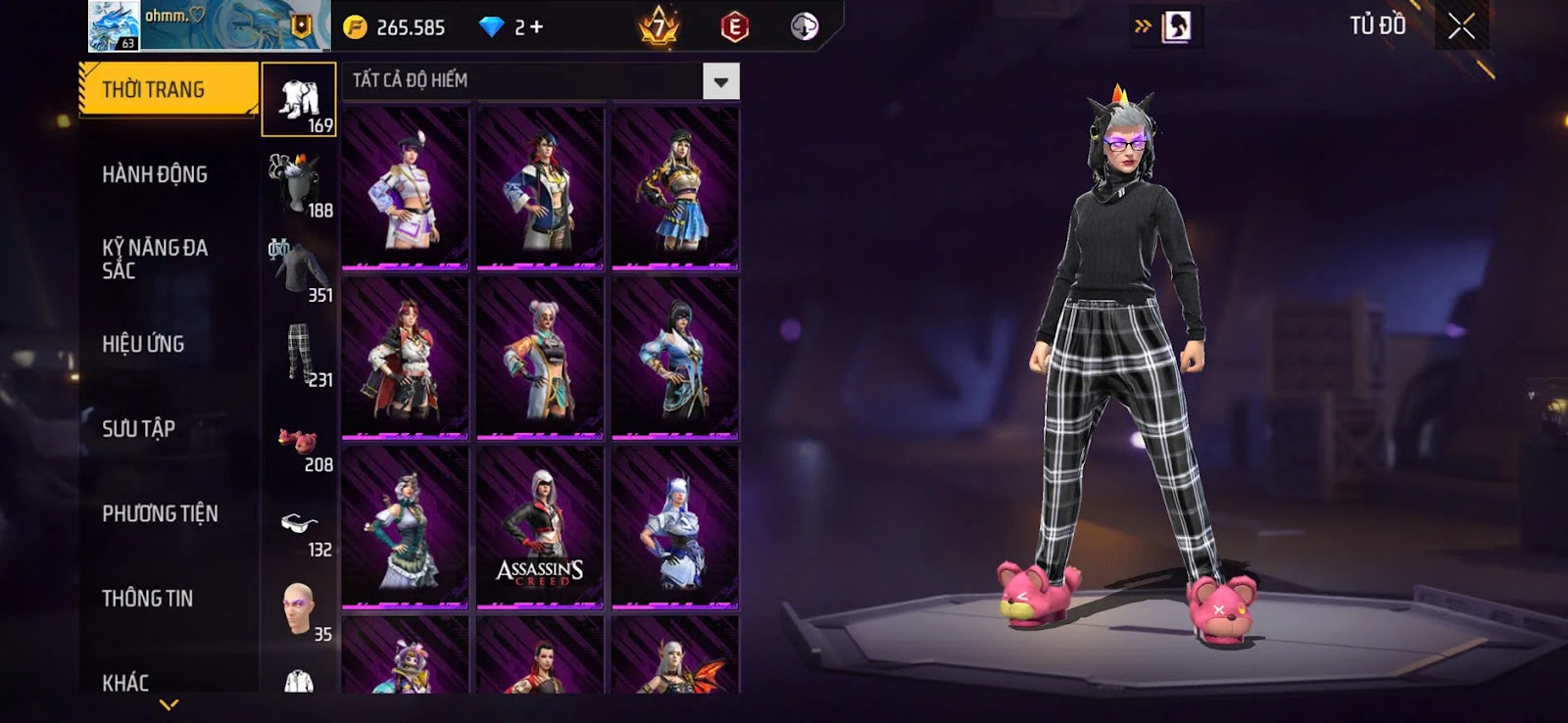Choose the costume sets subcategory with 169 items
The height and width of the screenshot is (723, 1568).
299,100
